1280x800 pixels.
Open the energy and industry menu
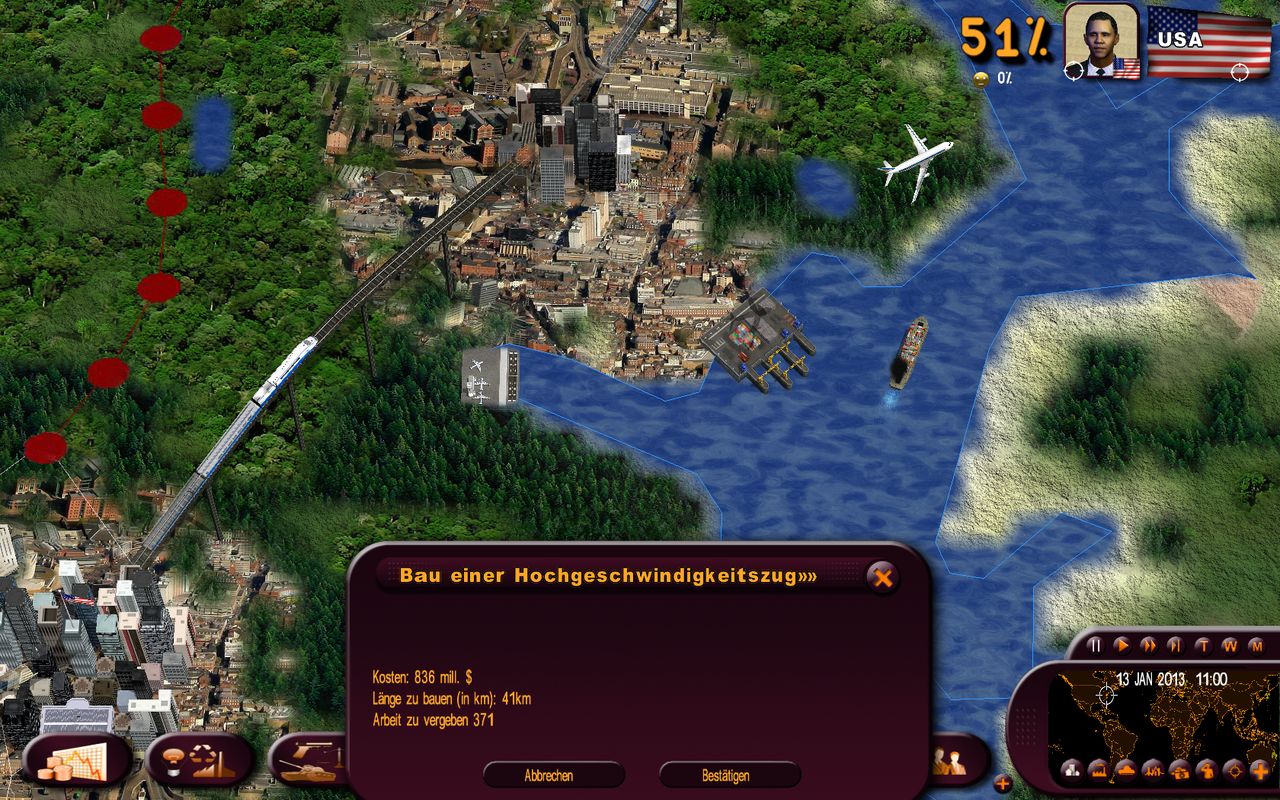[199, 763]
